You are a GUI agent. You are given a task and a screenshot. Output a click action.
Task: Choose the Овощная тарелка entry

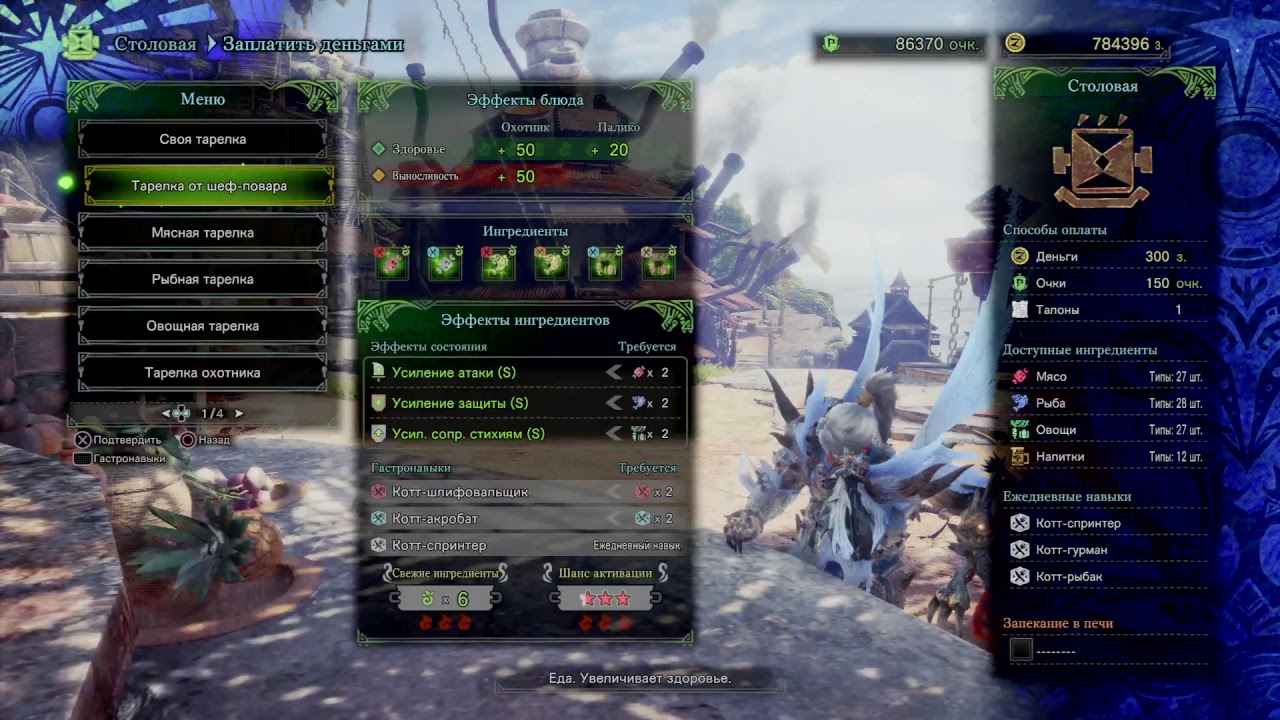202,326
